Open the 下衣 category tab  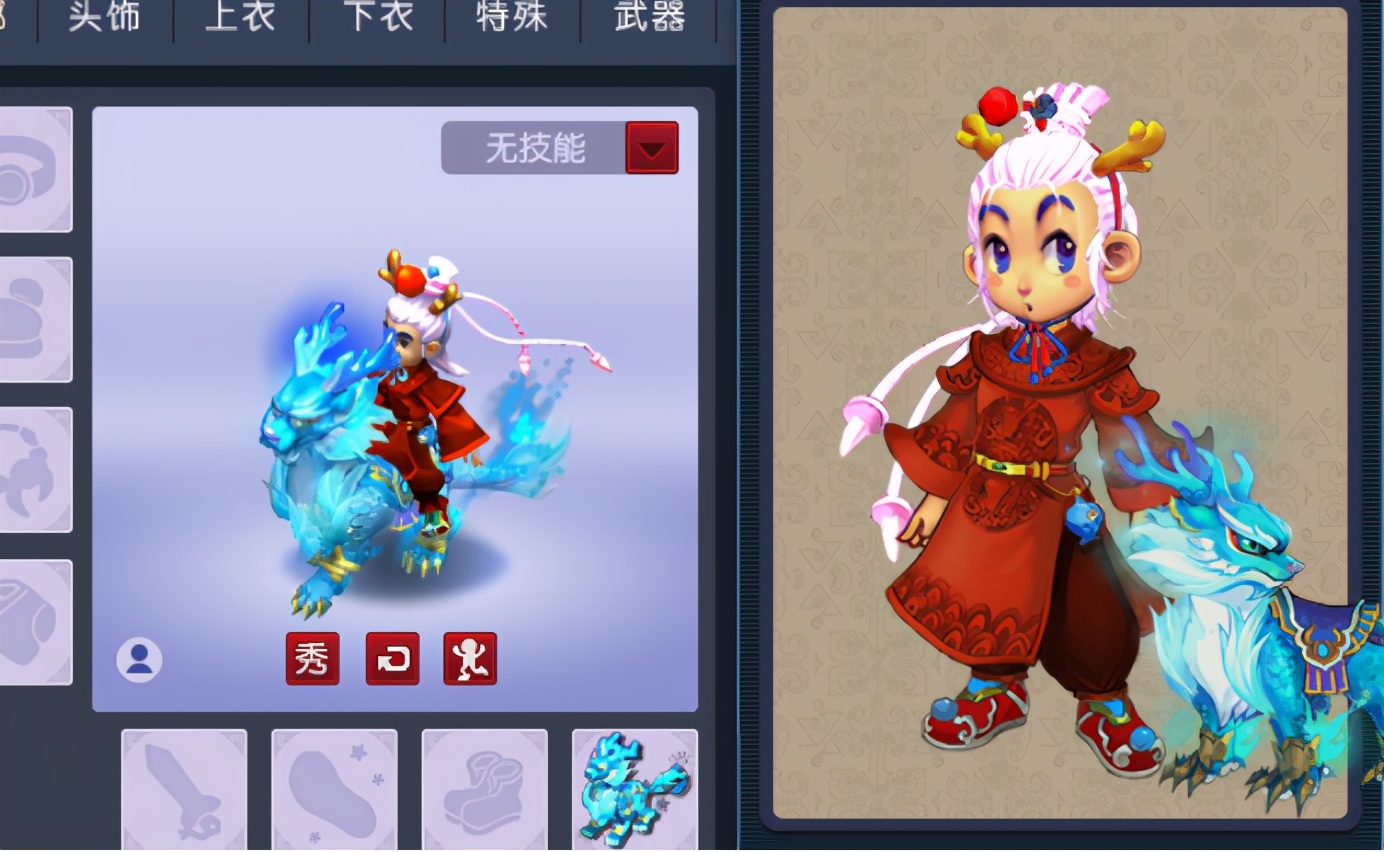(x=376, y=17)
